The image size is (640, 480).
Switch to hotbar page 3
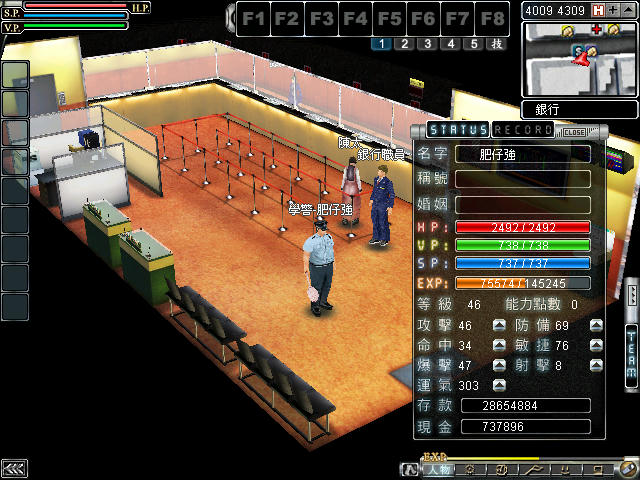427,44
